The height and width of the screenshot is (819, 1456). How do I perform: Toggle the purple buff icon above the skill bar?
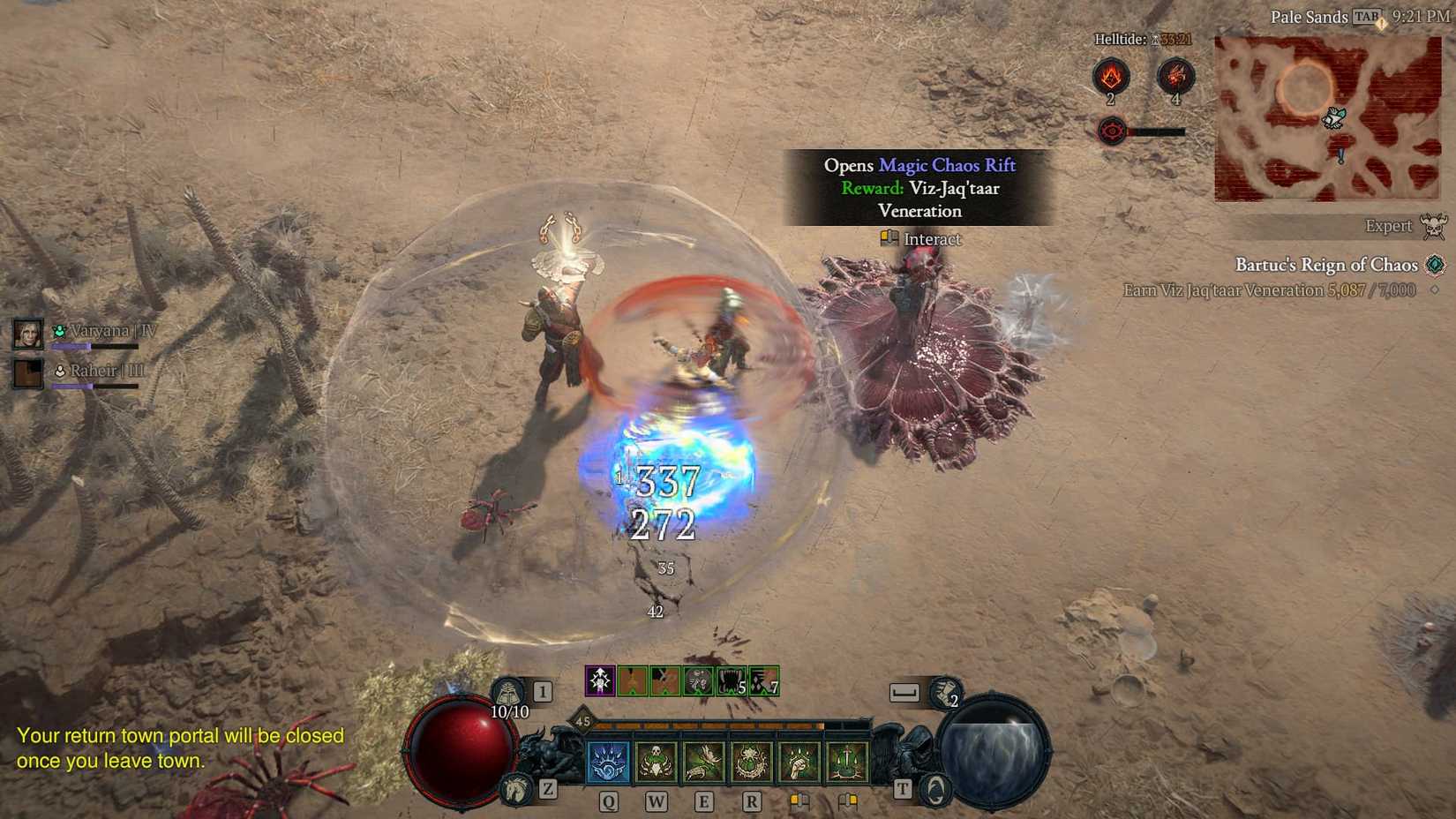tap(600, 681)
